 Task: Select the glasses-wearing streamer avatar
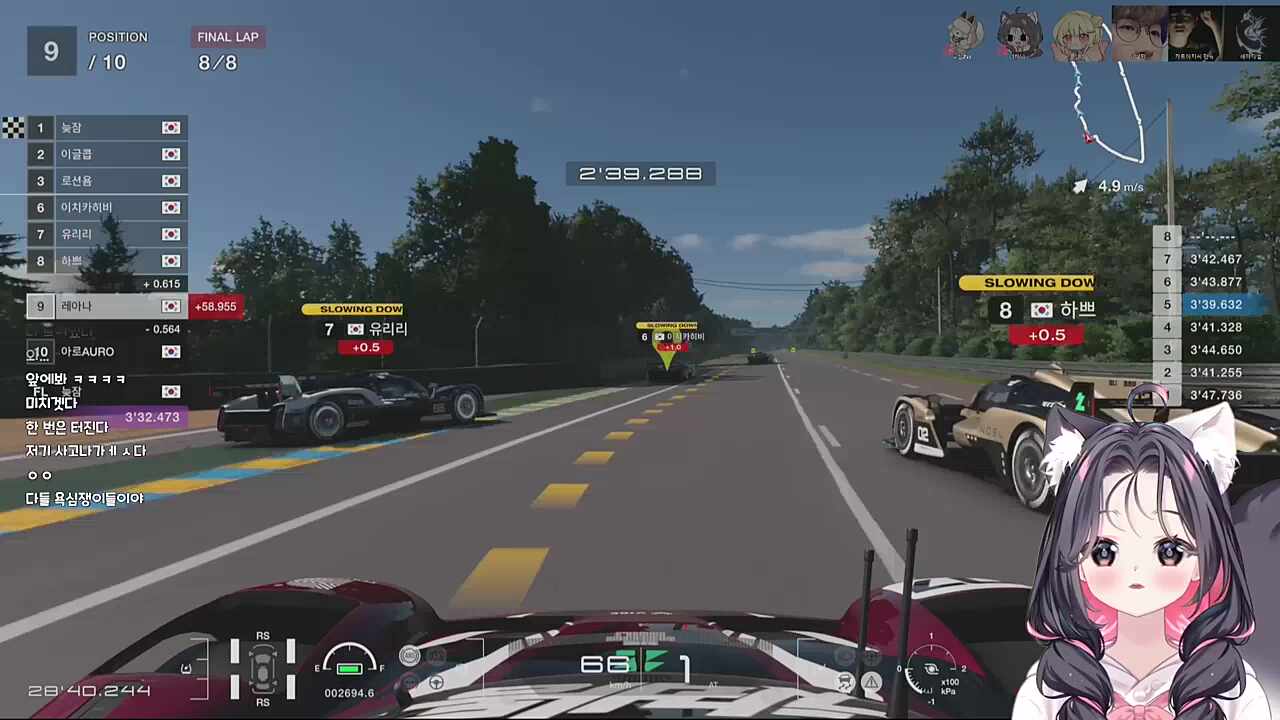(1140, 33)
